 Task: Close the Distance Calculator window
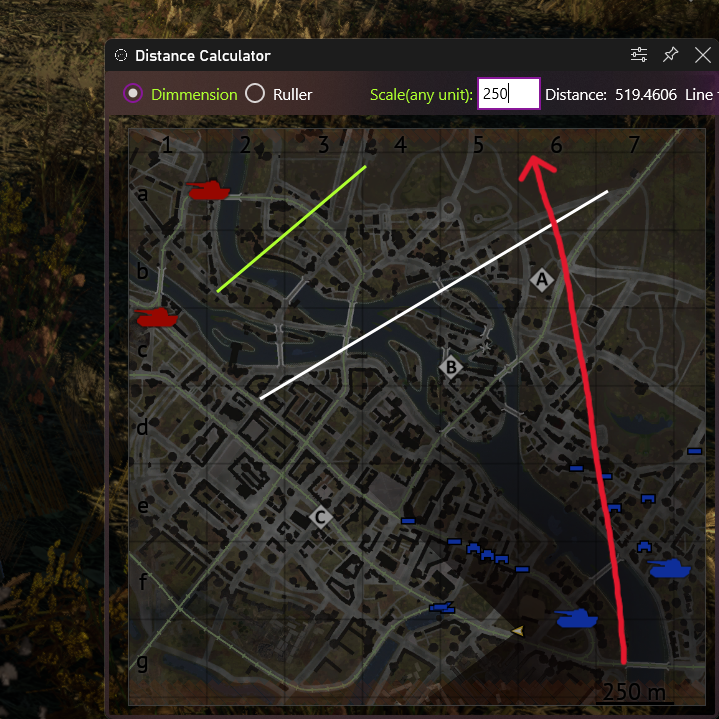pyautogui.click(x=702, y=55)
